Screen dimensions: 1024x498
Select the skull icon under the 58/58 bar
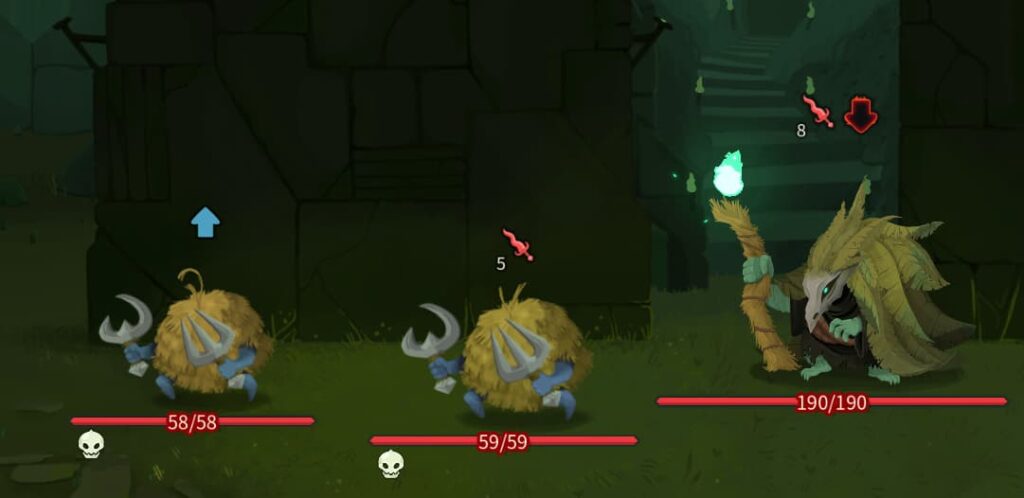tap(91, 444)
